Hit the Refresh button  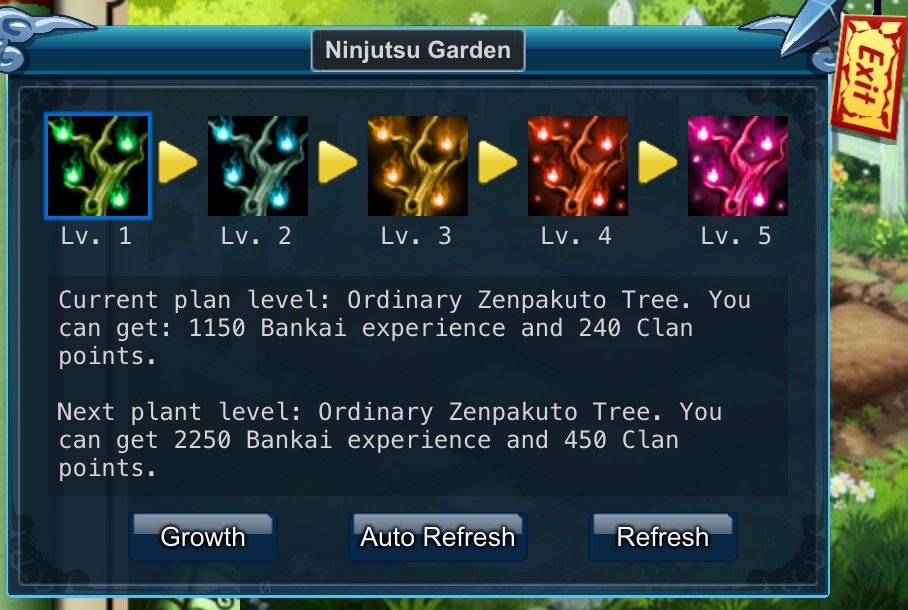click(662, 537)
